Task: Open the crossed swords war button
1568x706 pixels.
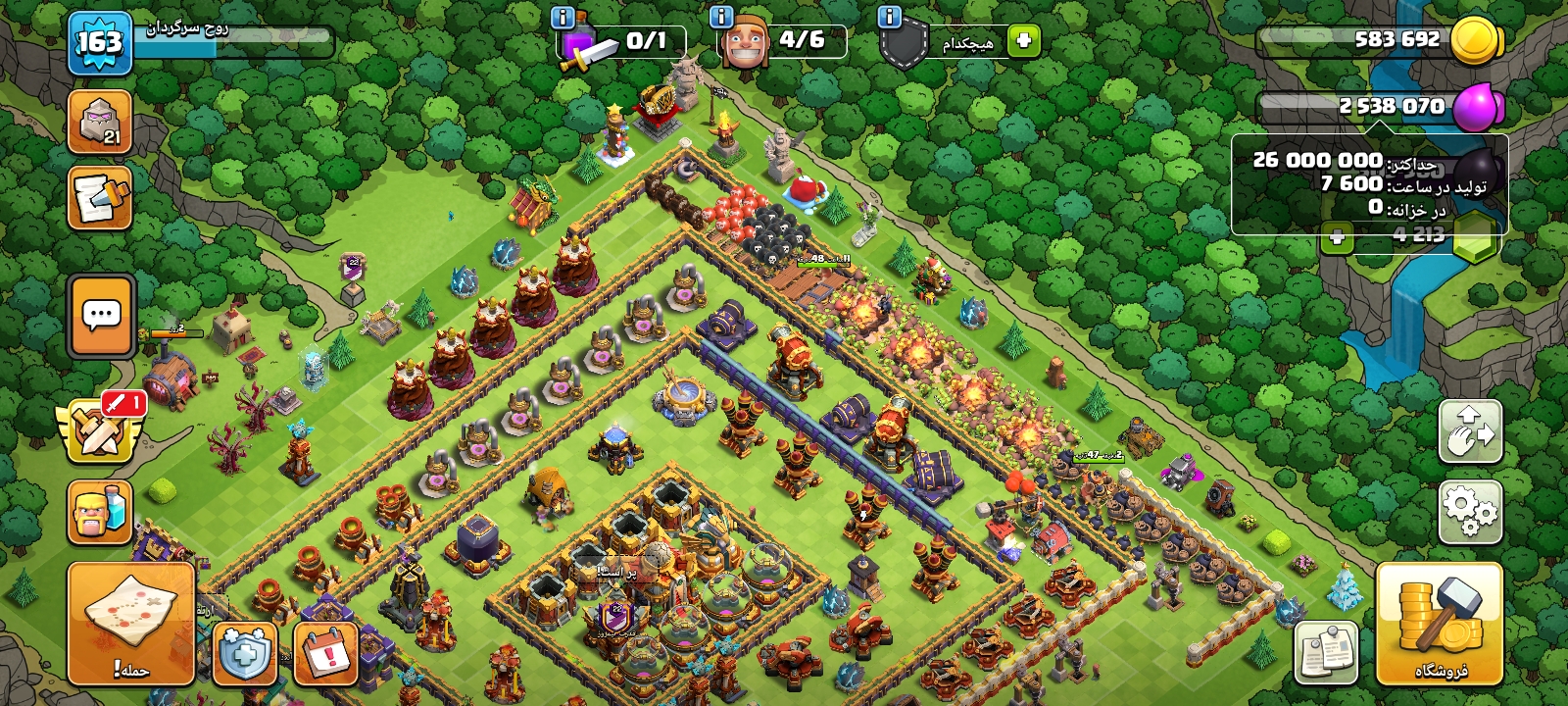Action: [100, 430]
